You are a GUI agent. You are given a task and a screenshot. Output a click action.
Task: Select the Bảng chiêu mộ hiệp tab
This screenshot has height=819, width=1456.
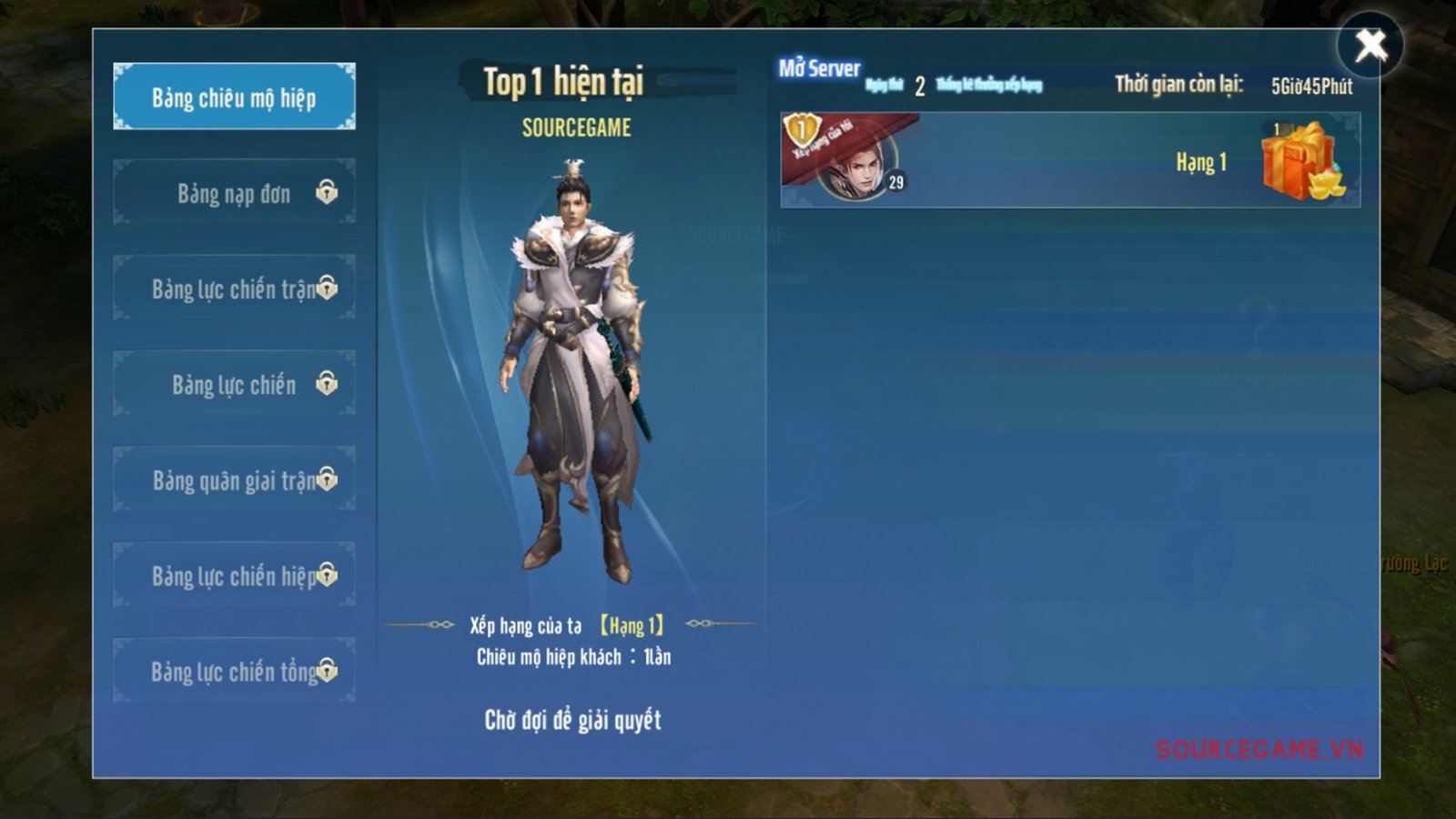(234, 96)
